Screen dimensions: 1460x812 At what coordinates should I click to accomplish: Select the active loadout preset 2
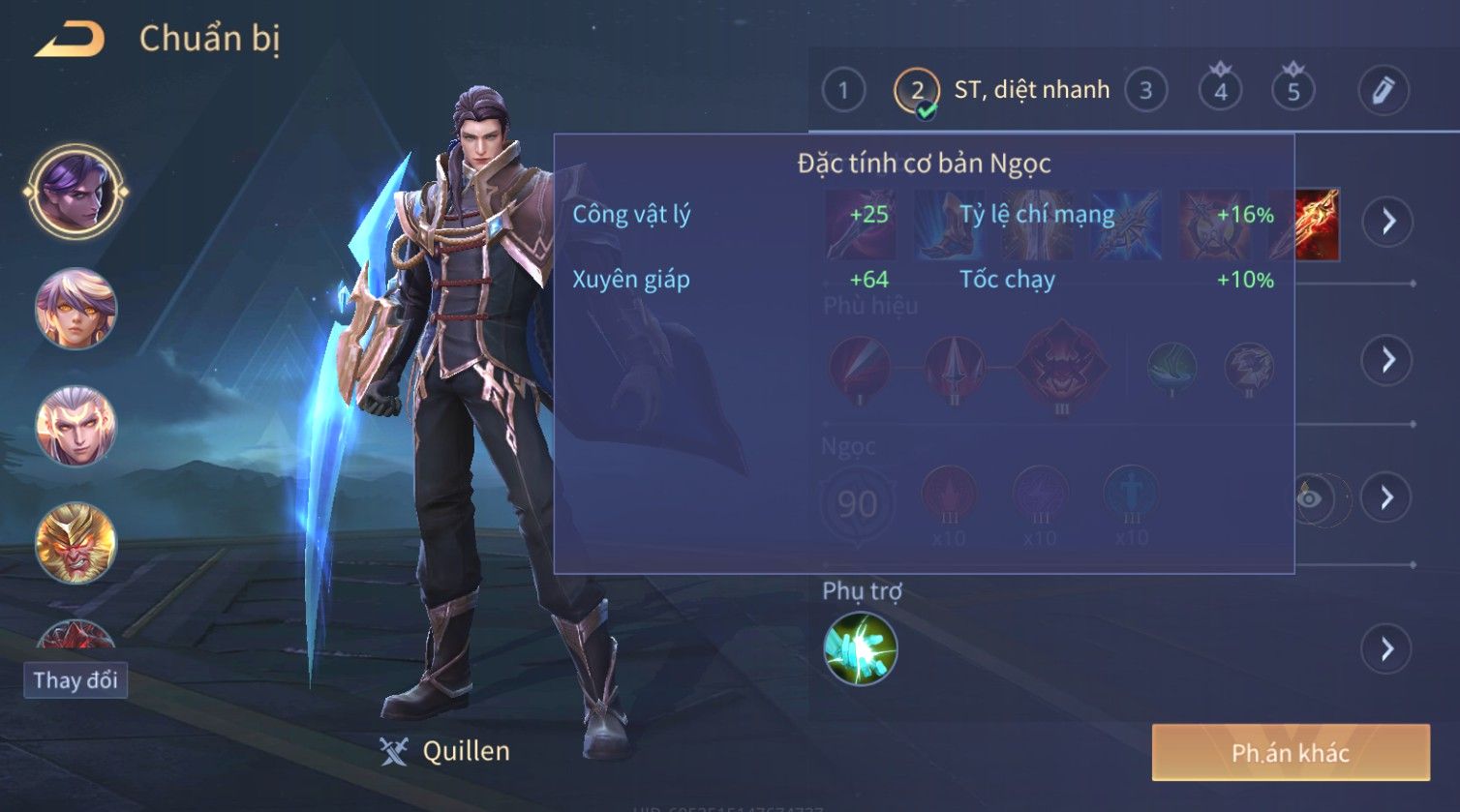917,91
